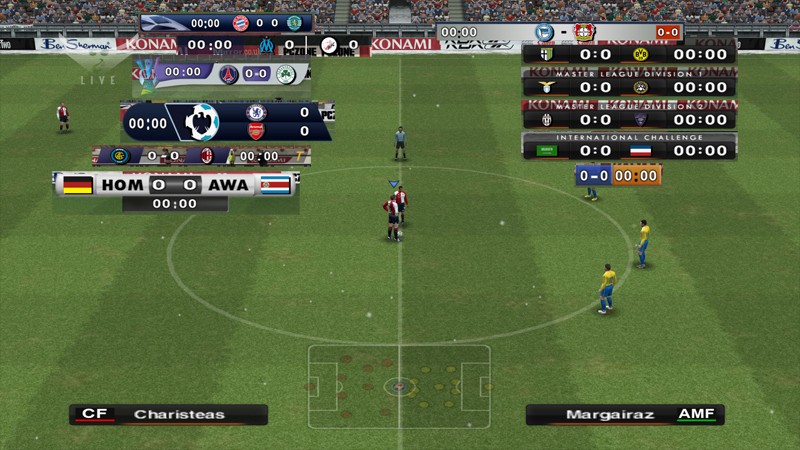Select the Charisteas CF player nameplate

click(168, 414)
